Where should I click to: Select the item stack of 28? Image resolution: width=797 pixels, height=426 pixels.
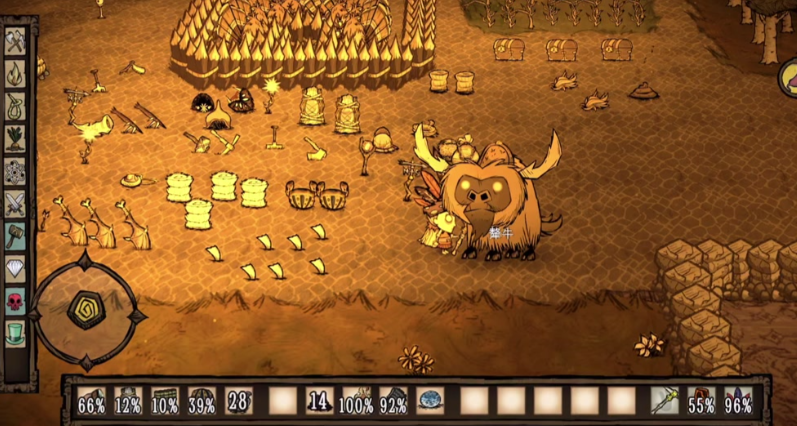(239, 401)
